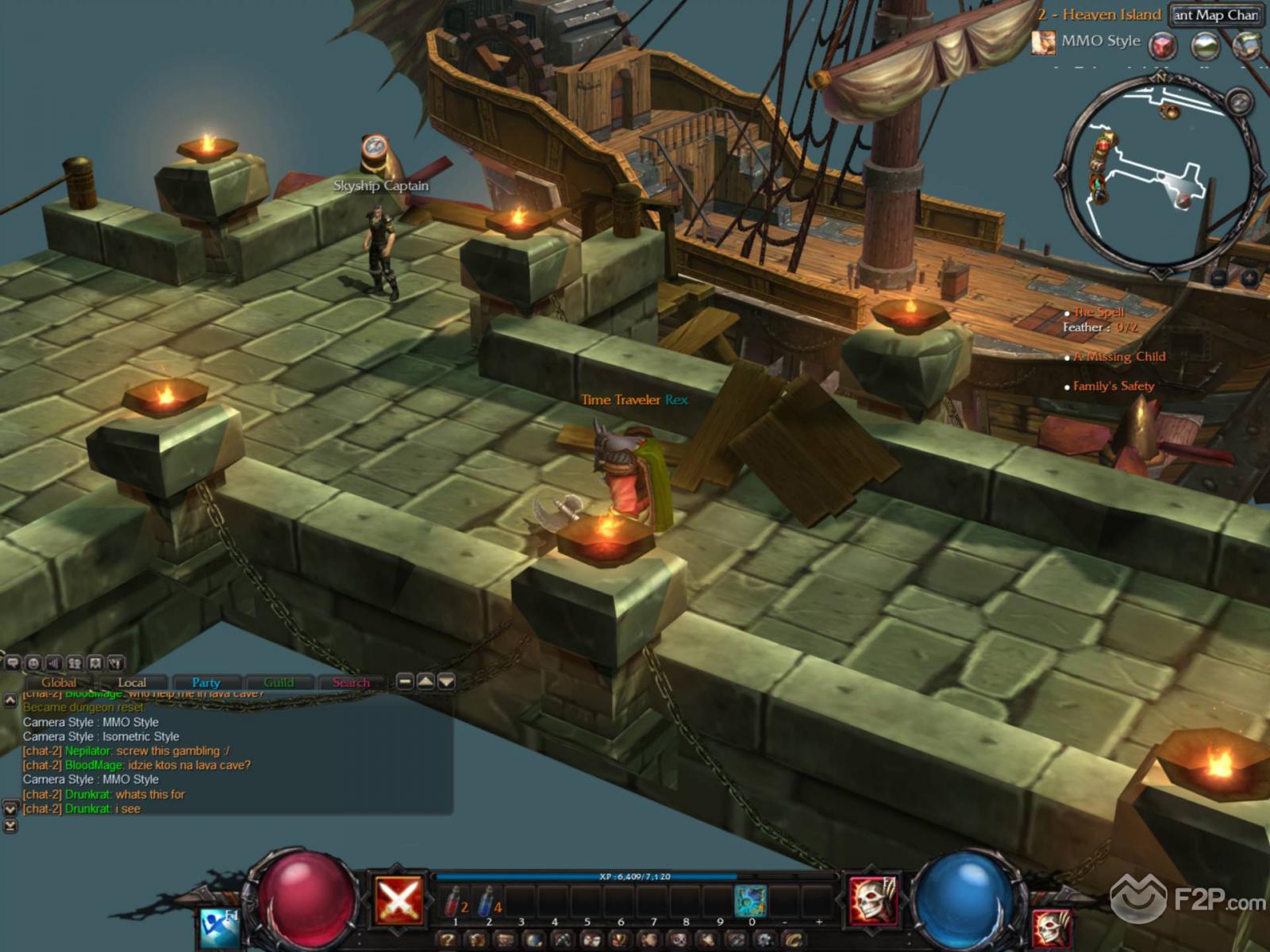
Task: Select the Party chat tab
Action: coord(206,682)
